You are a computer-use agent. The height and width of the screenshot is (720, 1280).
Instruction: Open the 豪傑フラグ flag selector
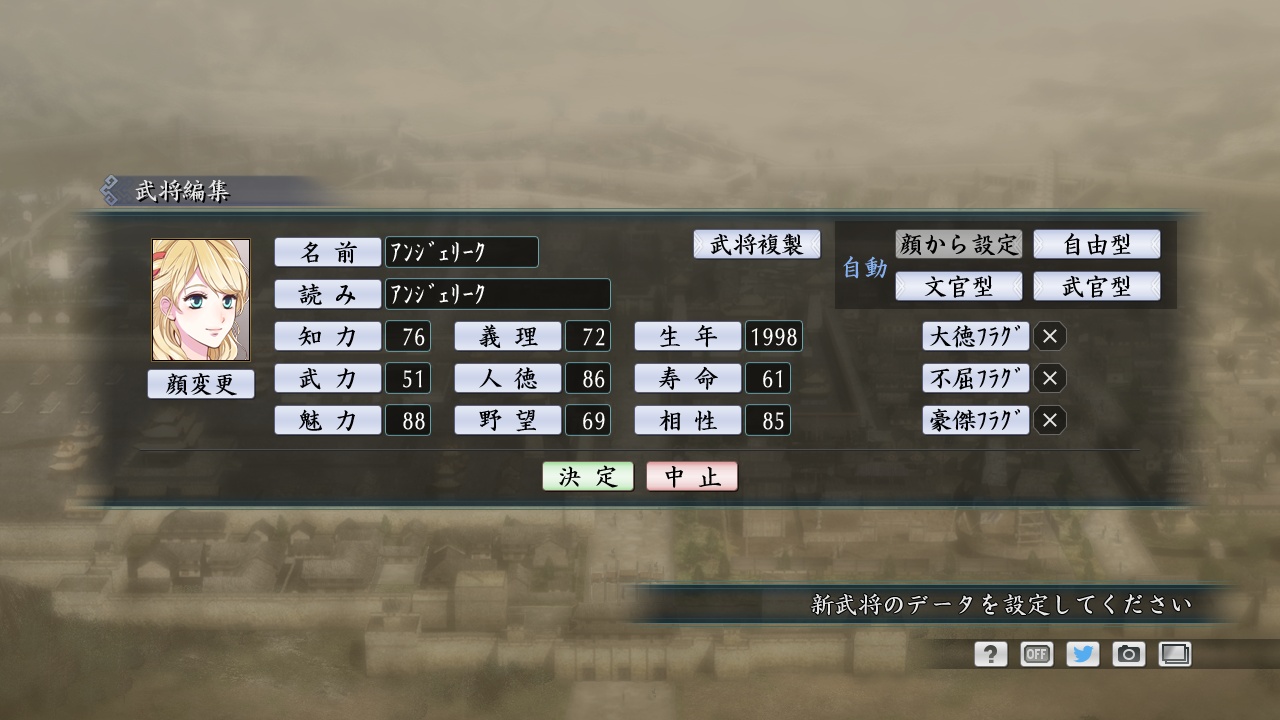(x=975, y=421)
